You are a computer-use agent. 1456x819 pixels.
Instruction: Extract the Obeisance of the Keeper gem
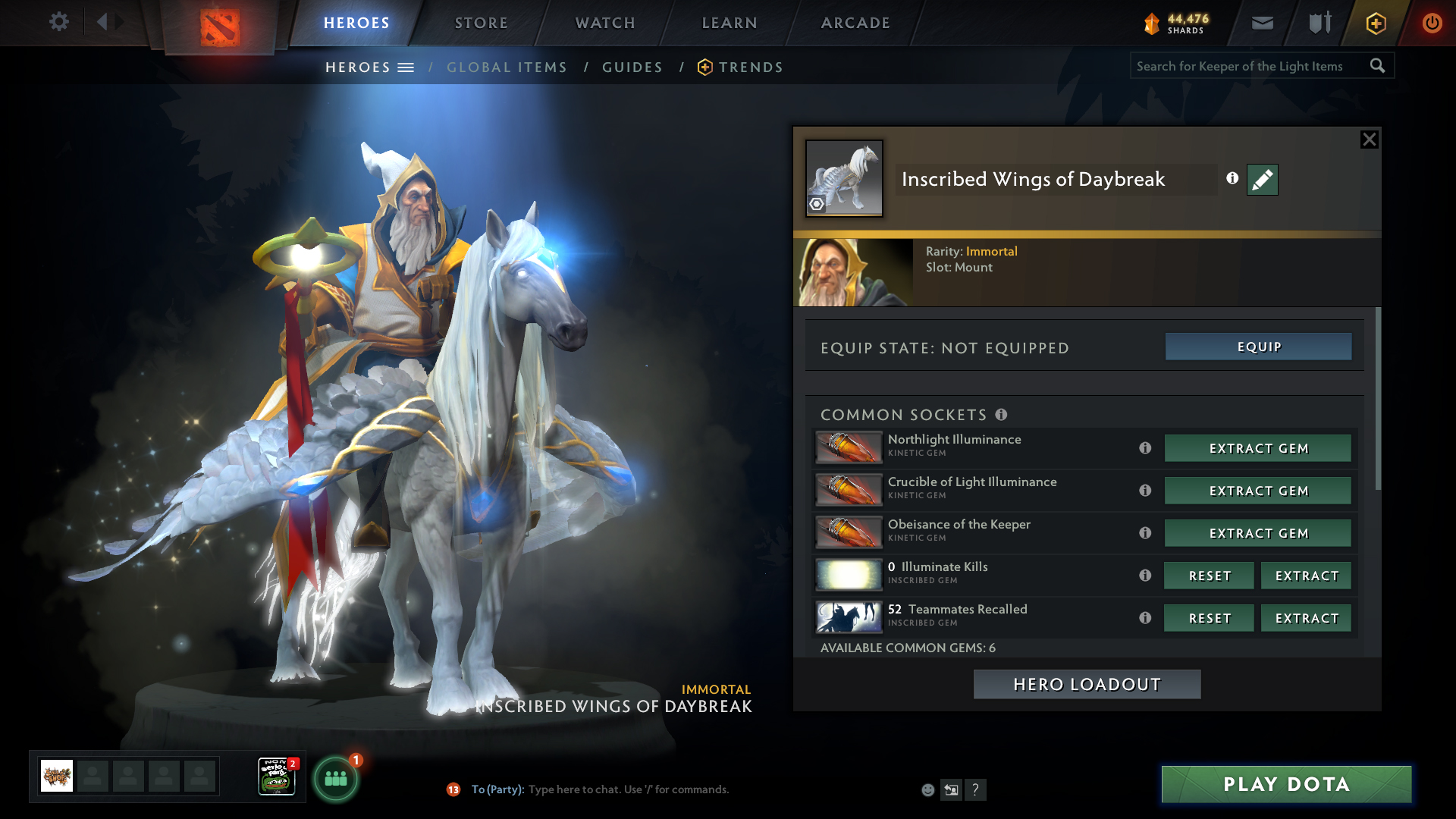click(x=1257, y=533)
